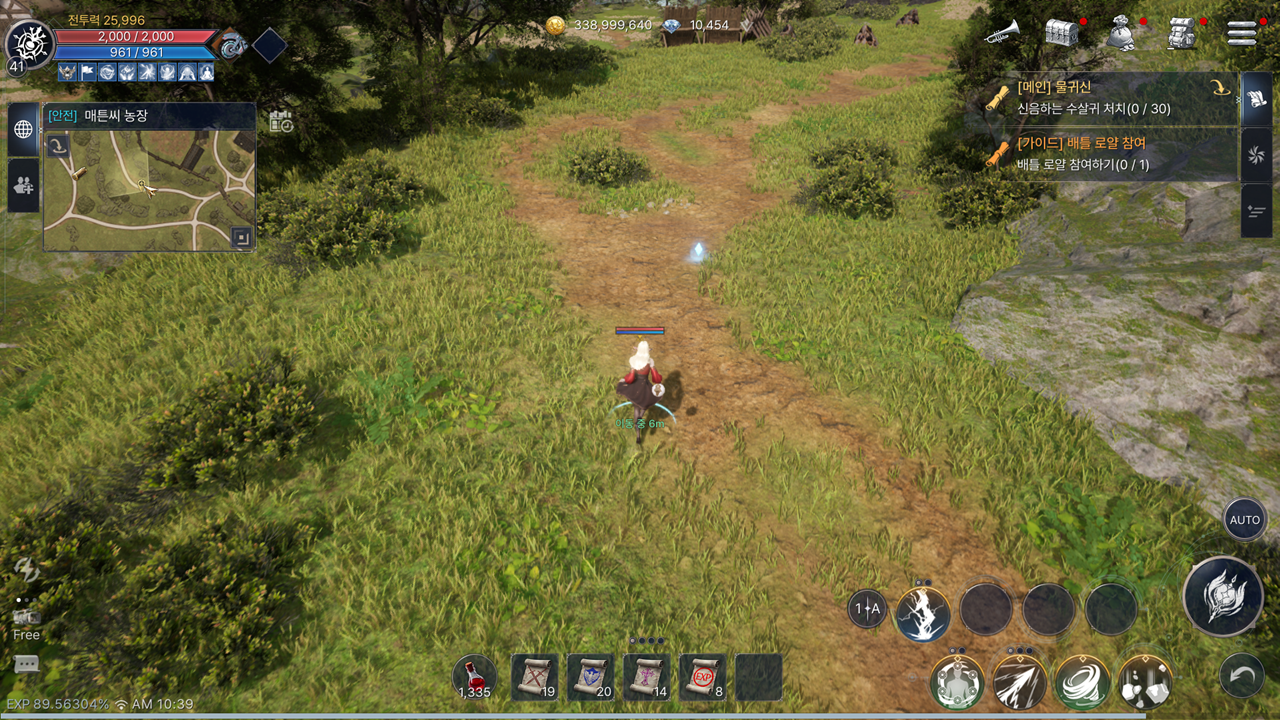Open the world map globe button
Image resolution: width=1280 pixels, height=720 pixels.
pyautogui.click(x=23, y=130)
